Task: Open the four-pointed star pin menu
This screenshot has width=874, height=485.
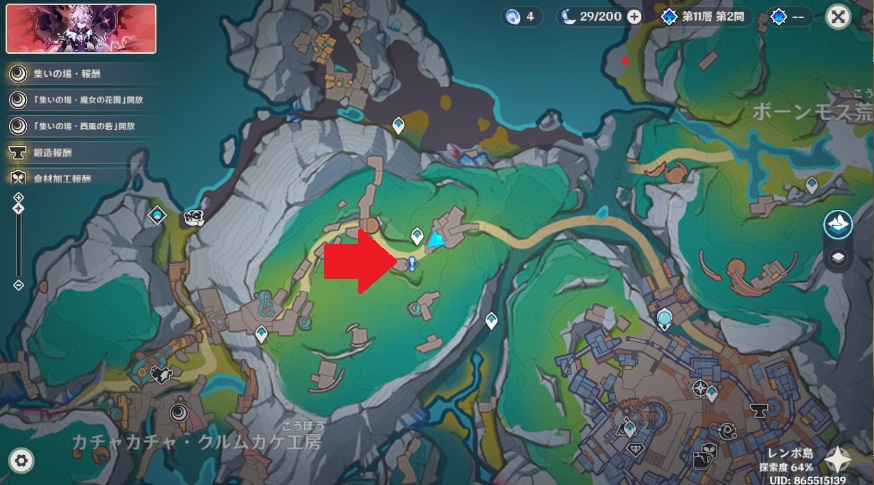Action: pos(838,460)
